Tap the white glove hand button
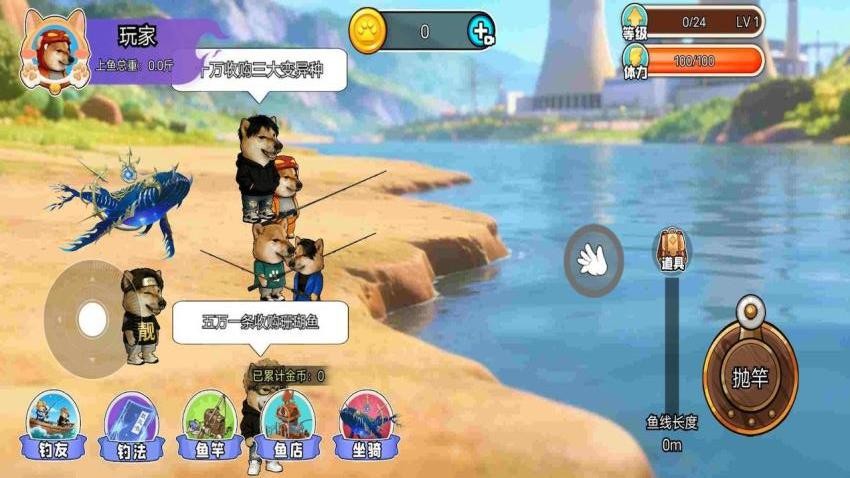Viewport: 850px width, 478px height. click(593, 261)
